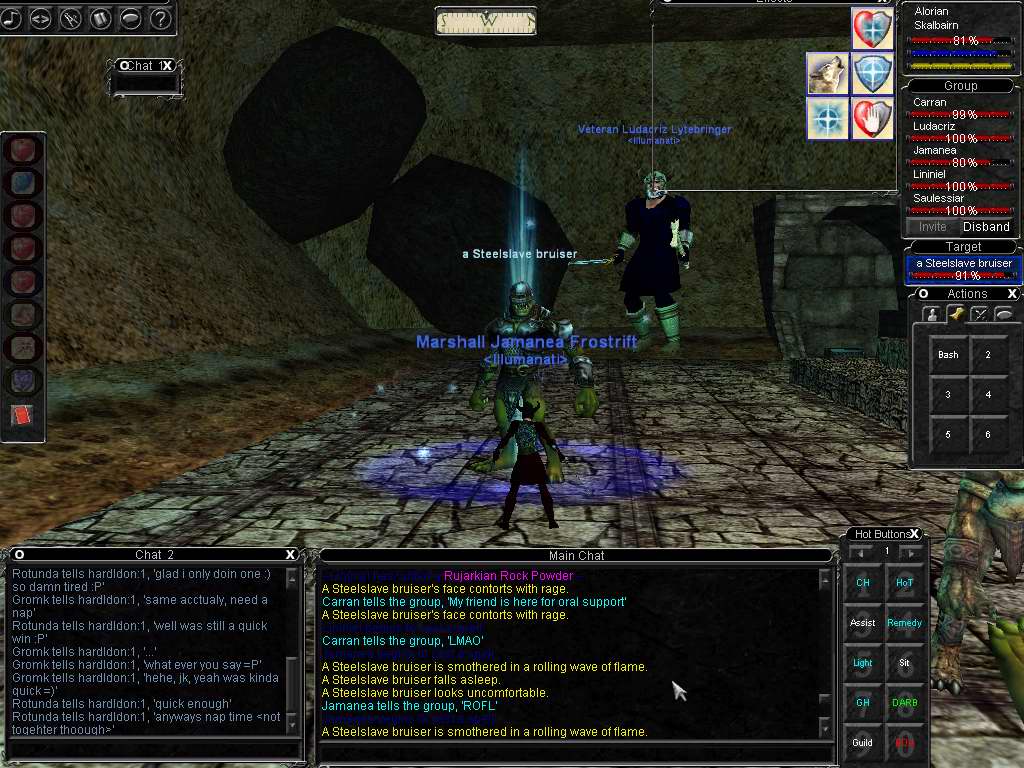This screenshot has height=768, width=1024.
Task: Cast the HoT hot button
Action: click(904, 583)
